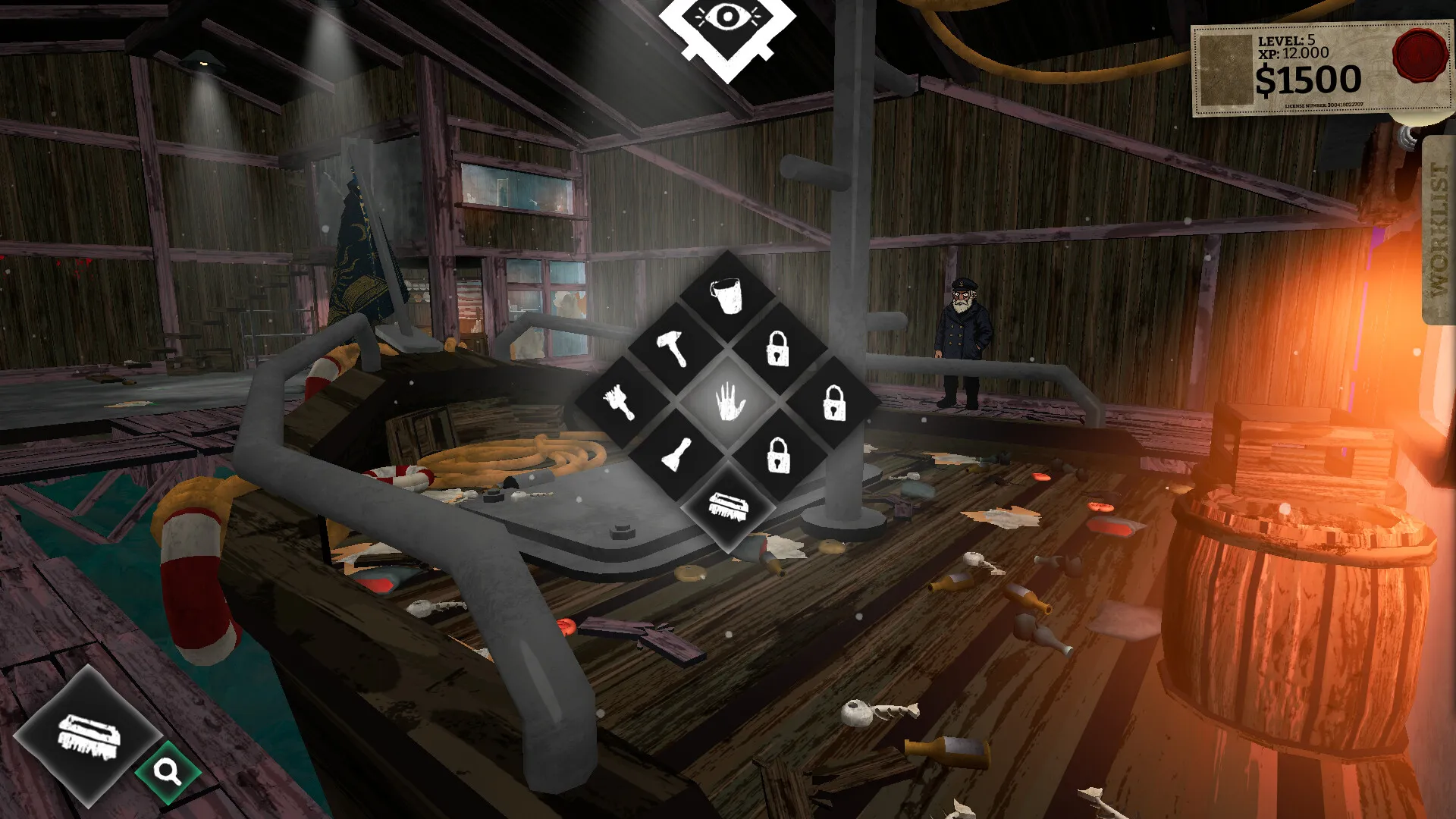Viewport: 1456px width, 819px height.
Task: Toggle the eye scan mode at screen top
Action: point(728,17)
